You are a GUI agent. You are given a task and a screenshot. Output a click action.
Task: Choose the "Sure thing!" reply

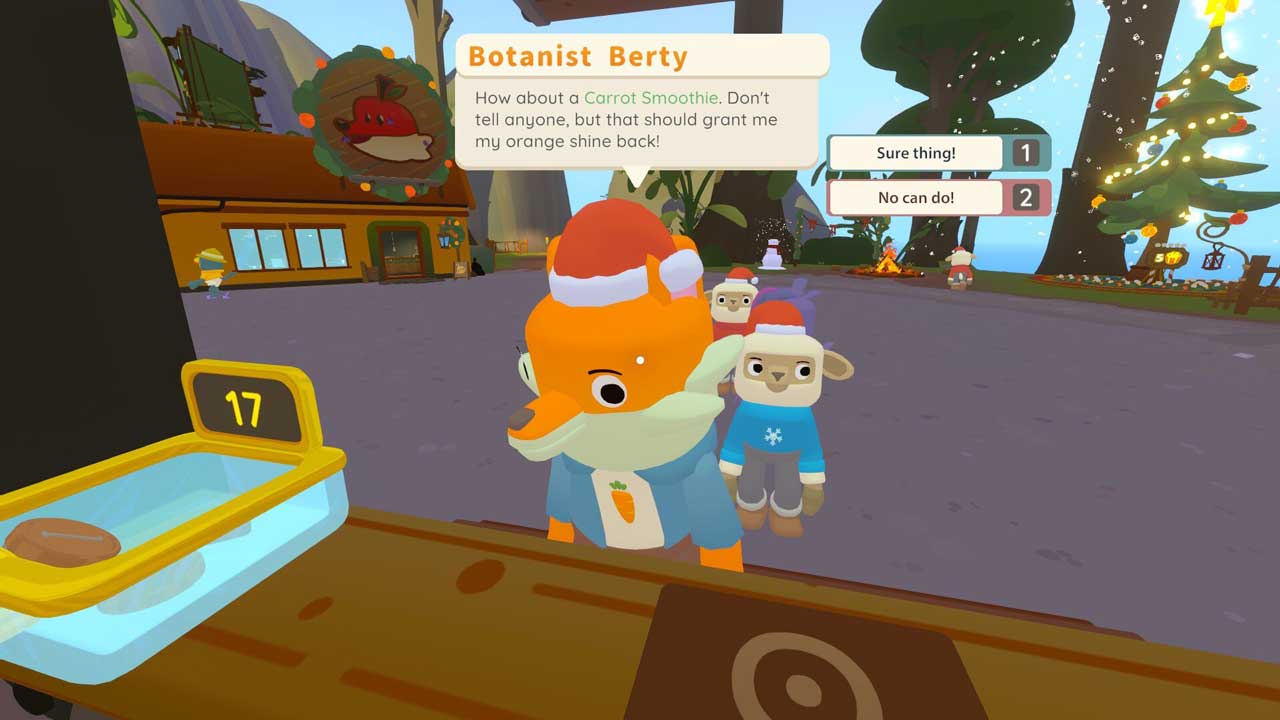pos(916,154)
